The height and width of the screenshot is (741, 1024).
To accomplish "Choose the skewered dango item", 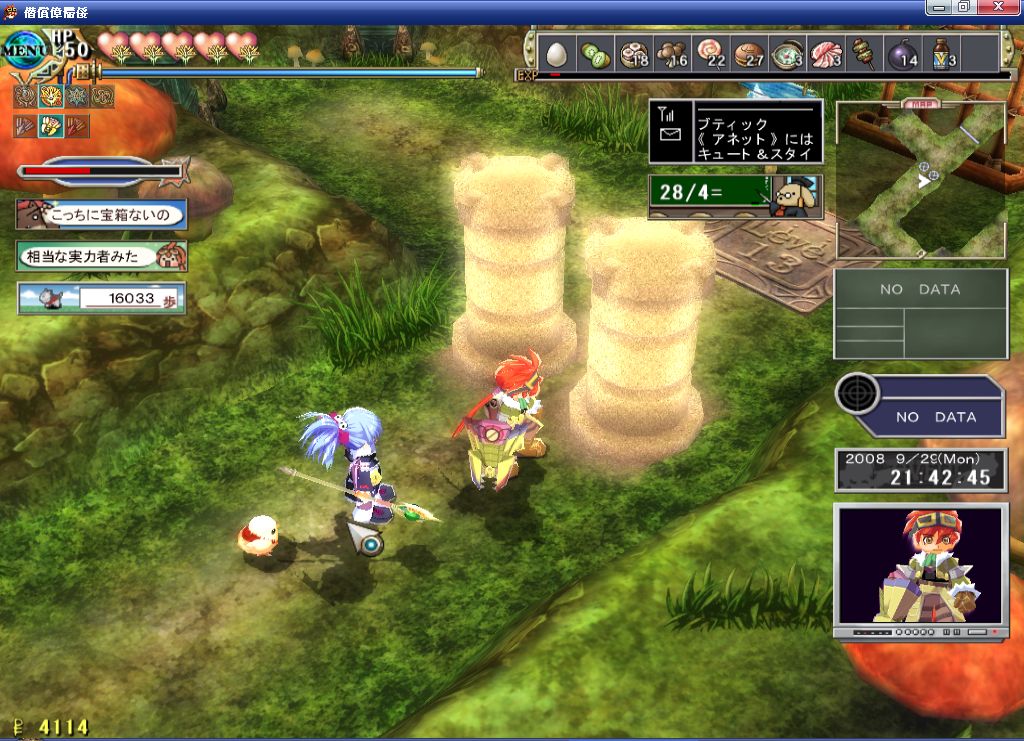I will (863, 53).
